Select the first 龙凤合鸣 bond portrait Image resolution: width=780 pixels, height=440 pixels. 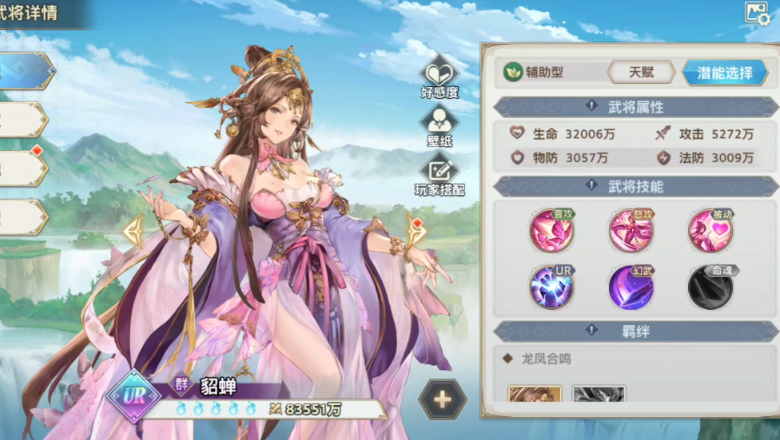[535, 394]
